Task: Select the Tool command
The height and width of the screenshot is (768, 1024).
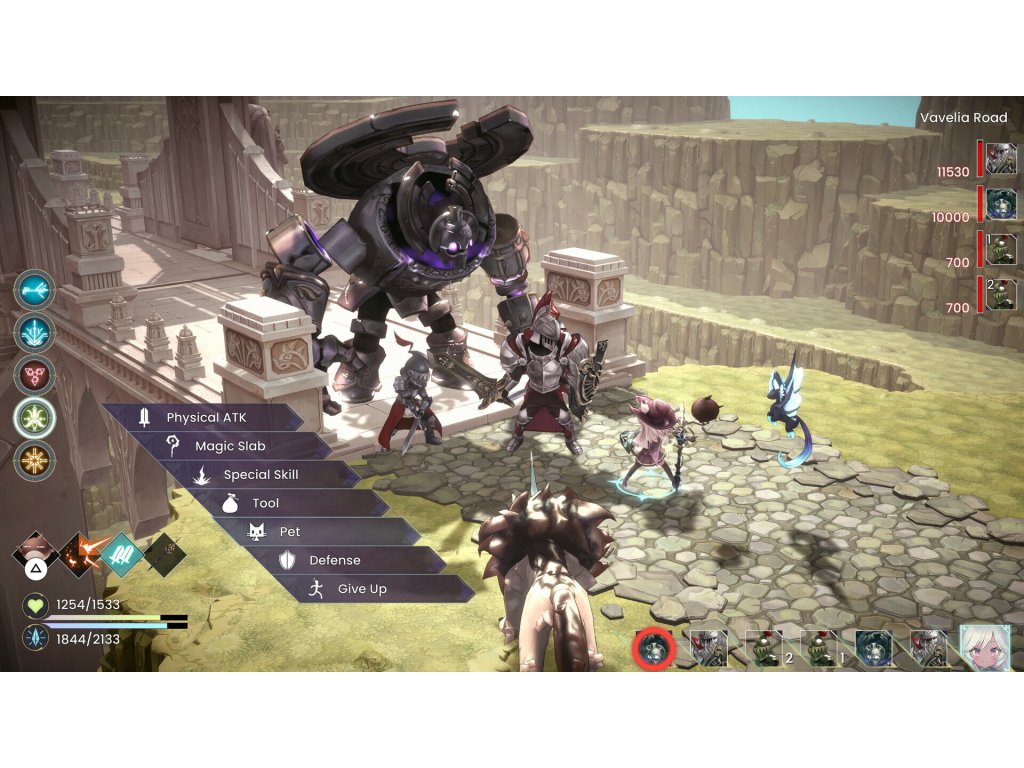Action: [x=266, y=503]
